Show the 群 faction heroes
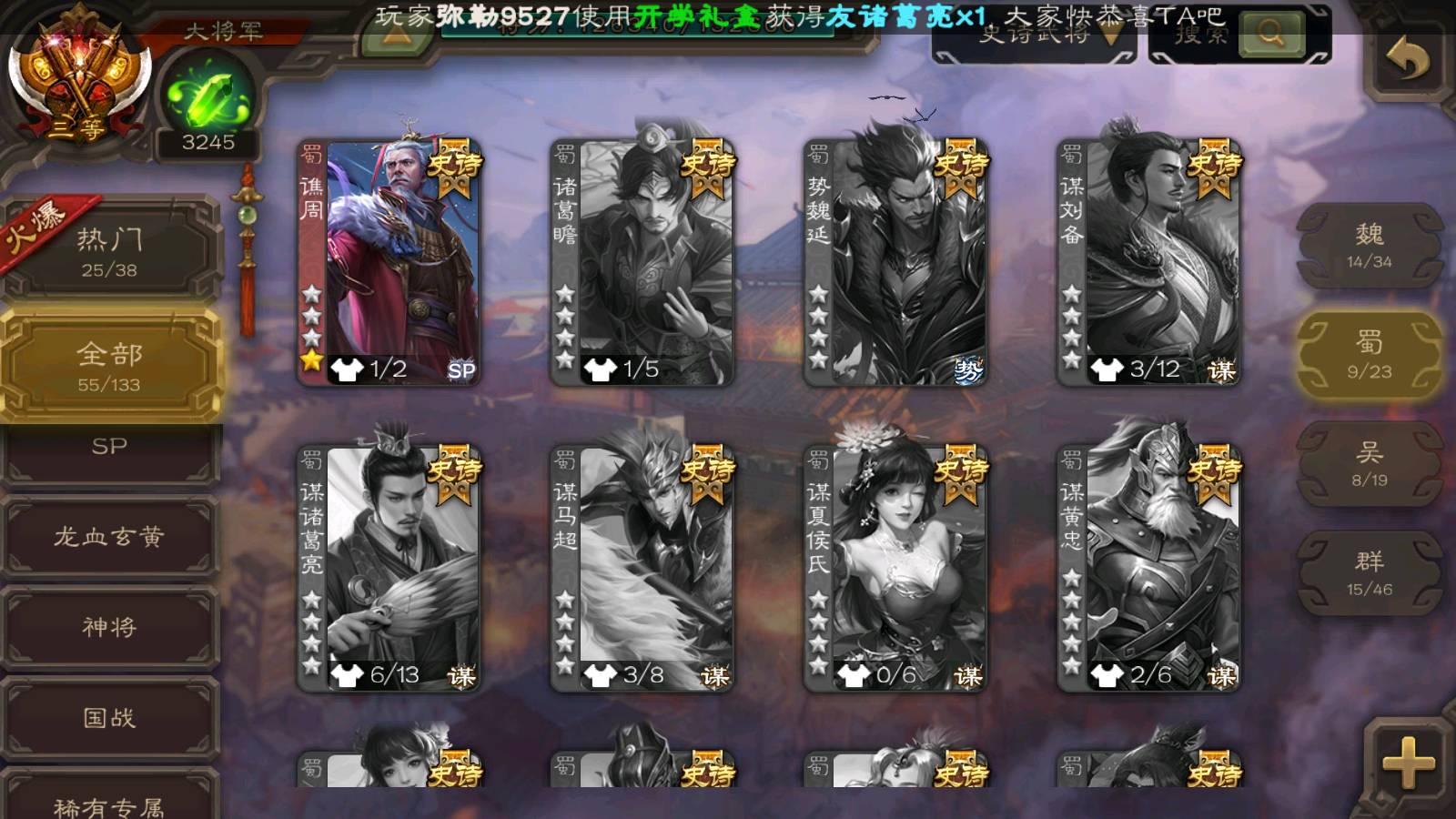This screenshot has width=1456, height=819. 1369,573
